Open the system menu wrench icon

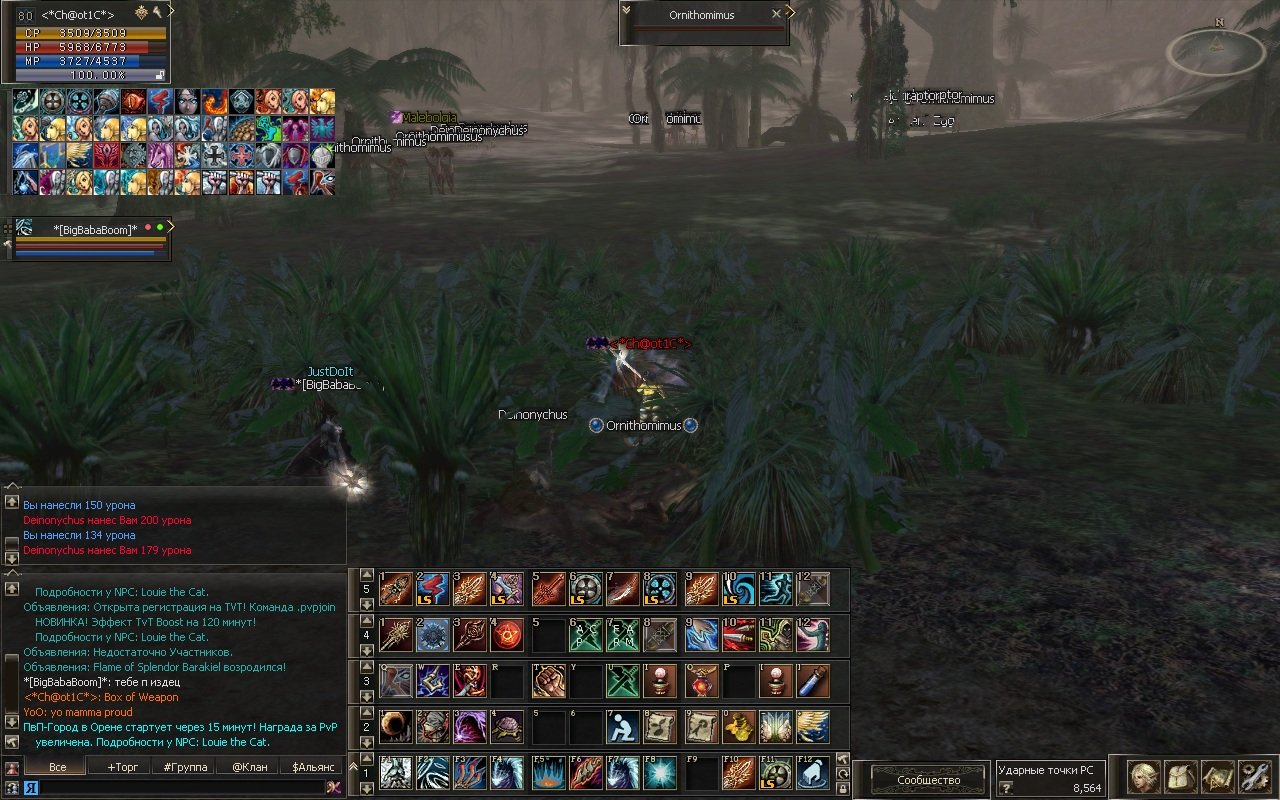click(1254, 777)
